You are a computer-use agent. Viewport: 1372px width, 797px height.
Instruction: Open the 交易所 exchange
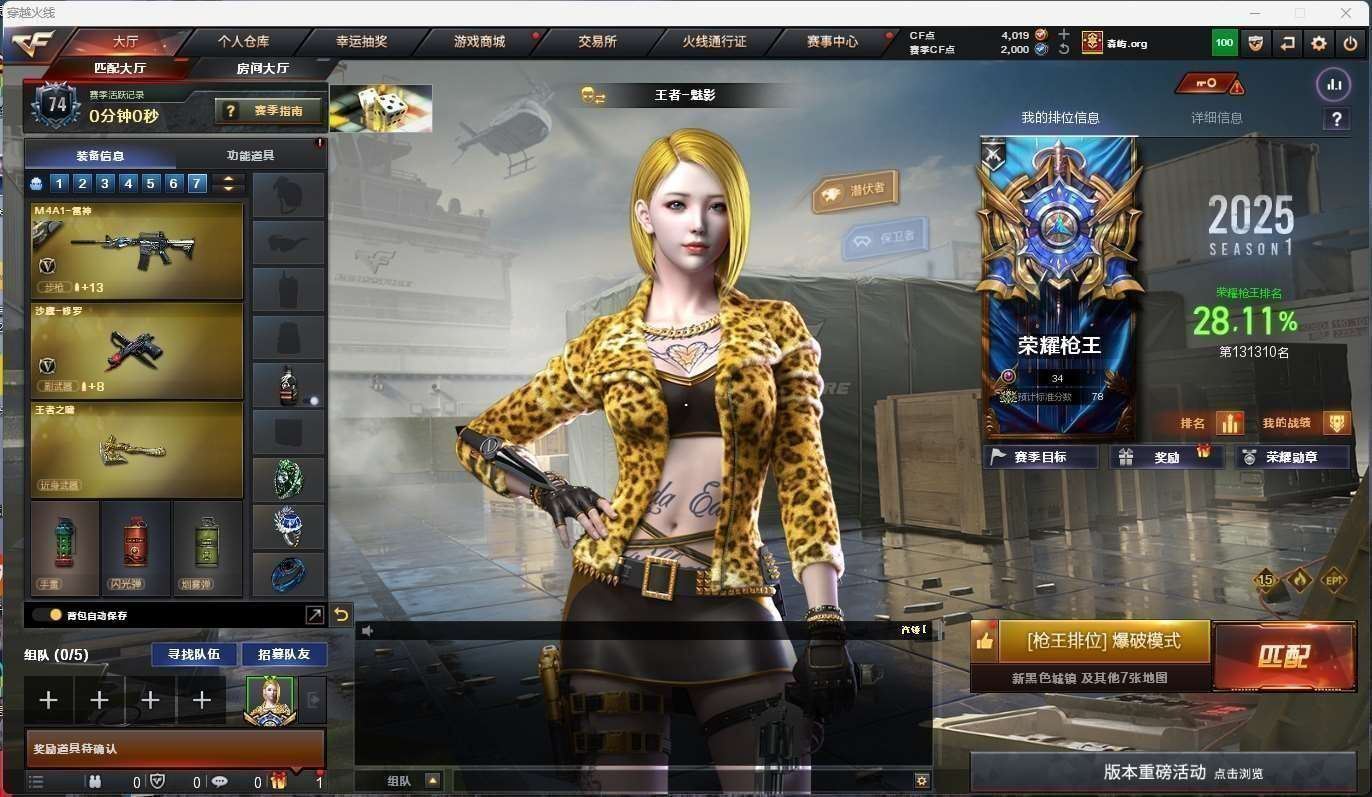tap(597, 42)
